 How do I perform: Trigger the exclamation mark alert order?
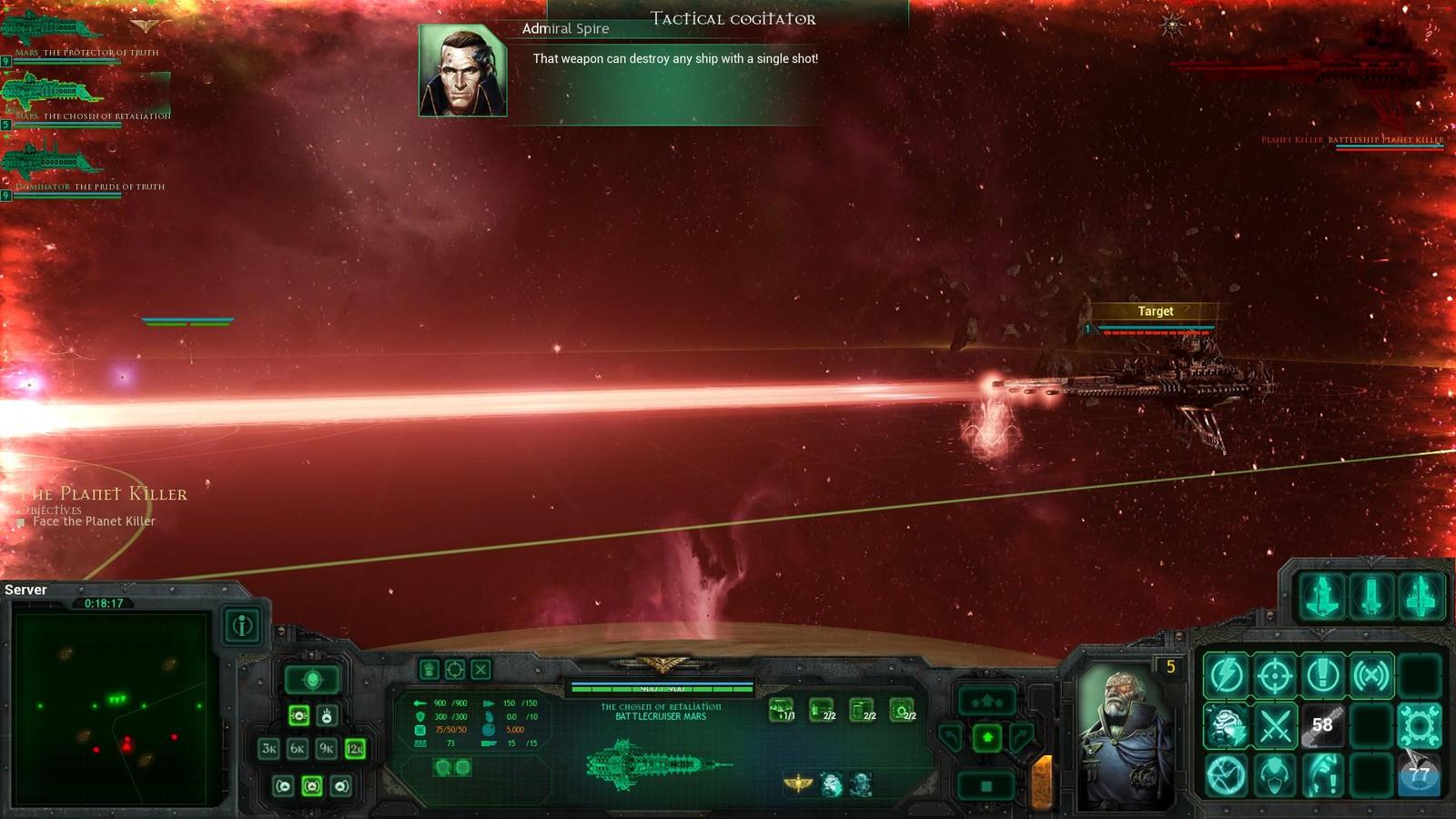1322,675
